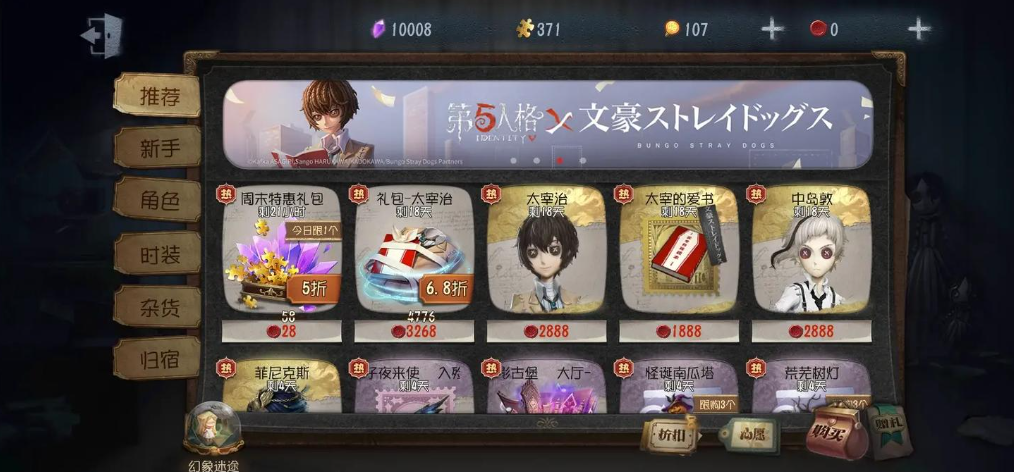
Task: Add more gold fragments with plus button
Action: click(x=772, y=29)
